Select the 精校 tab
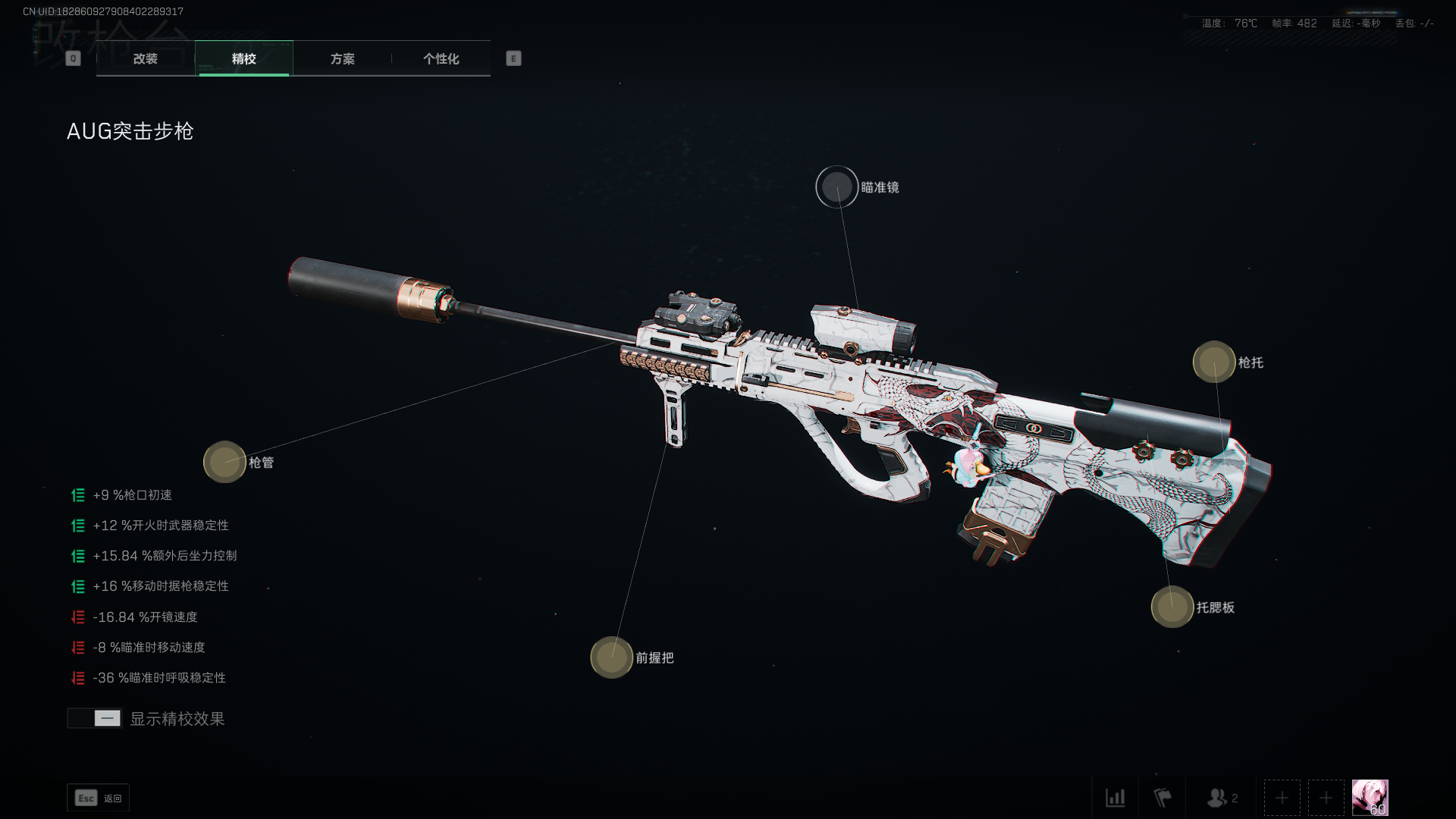 [243, 58]
